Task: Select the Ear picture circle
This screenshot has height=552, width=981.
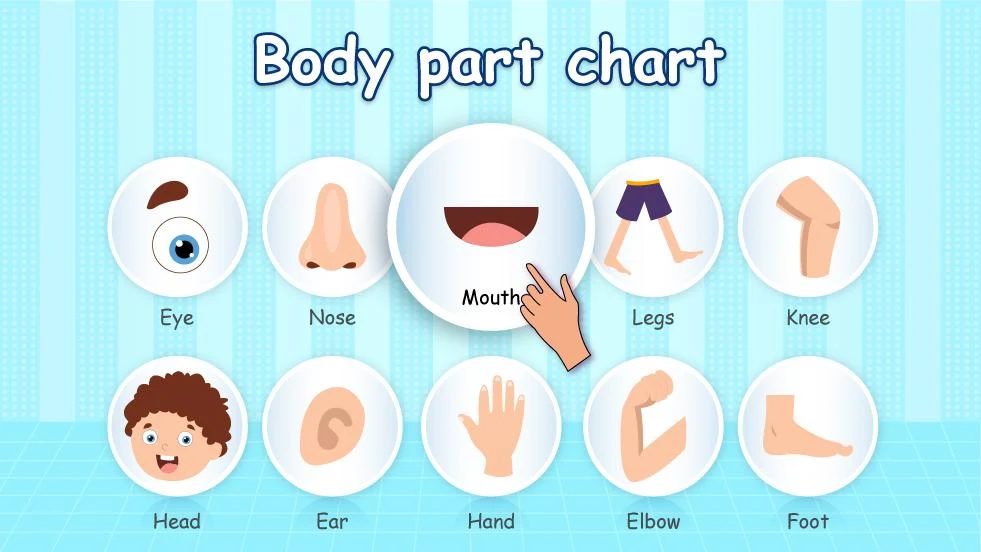Action: click(x=331, y=426)
